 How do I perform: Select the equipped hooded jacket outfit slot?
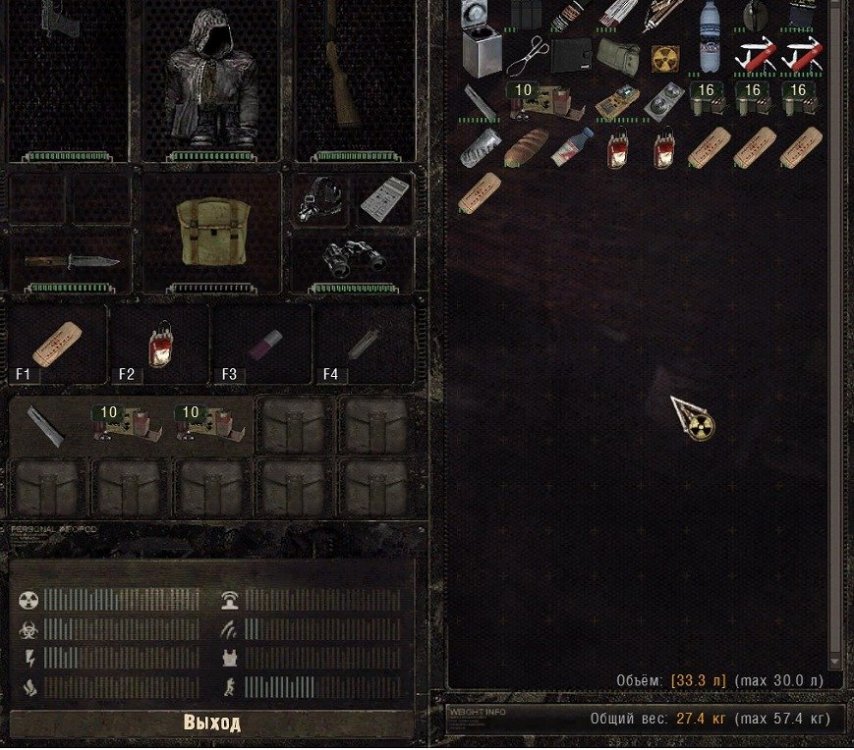point(211,80)
